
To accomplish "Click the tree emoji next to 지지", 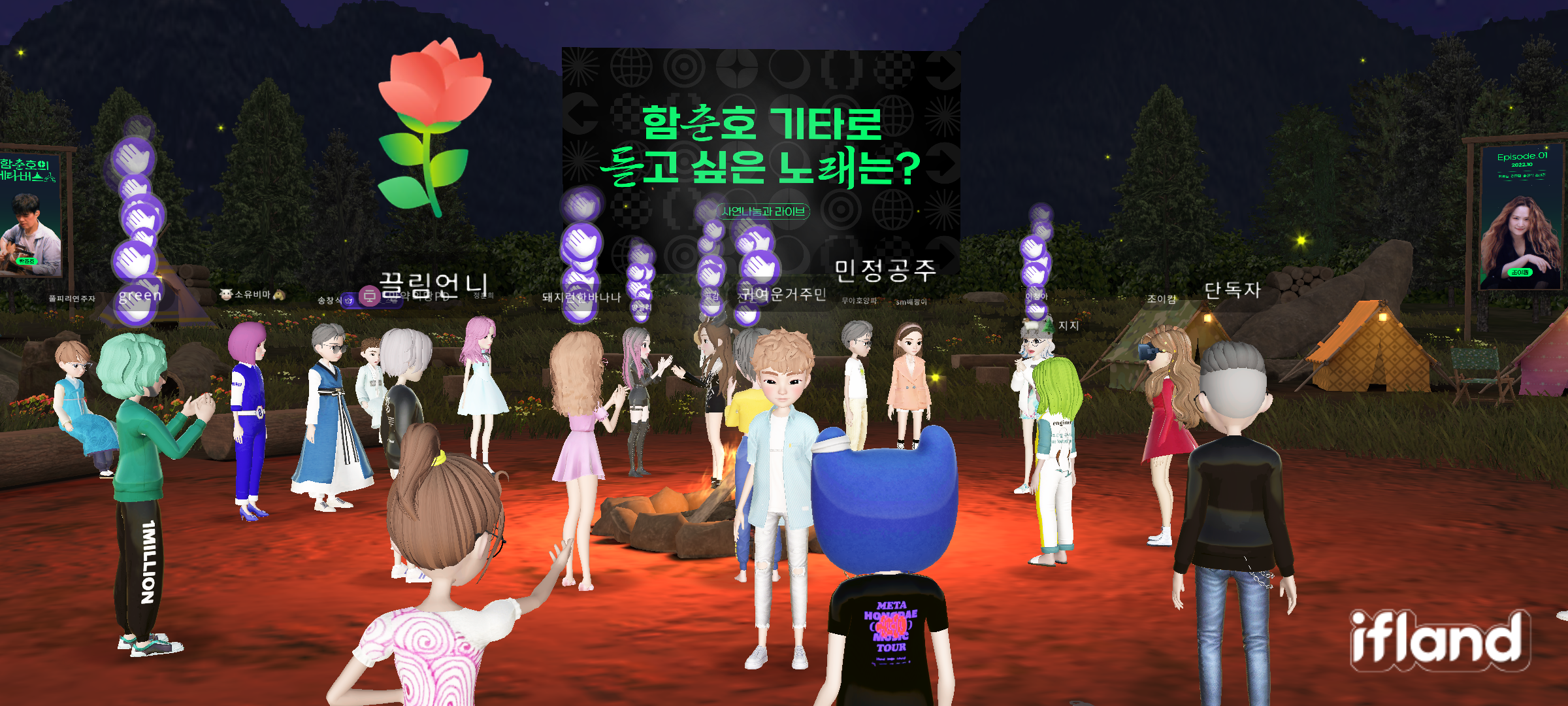I will [1049, 326].
